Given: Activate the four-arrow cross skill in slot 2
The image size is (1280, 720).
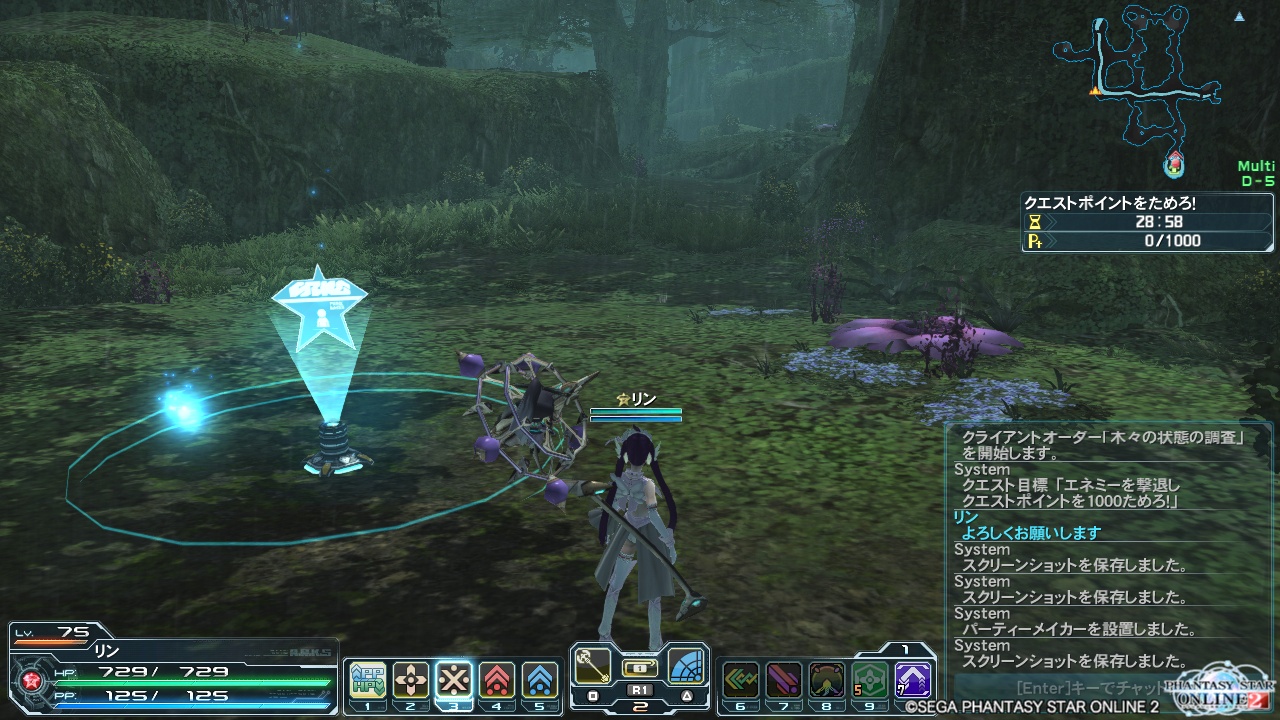Looking at the screenshot, I should tap(411, 680).
